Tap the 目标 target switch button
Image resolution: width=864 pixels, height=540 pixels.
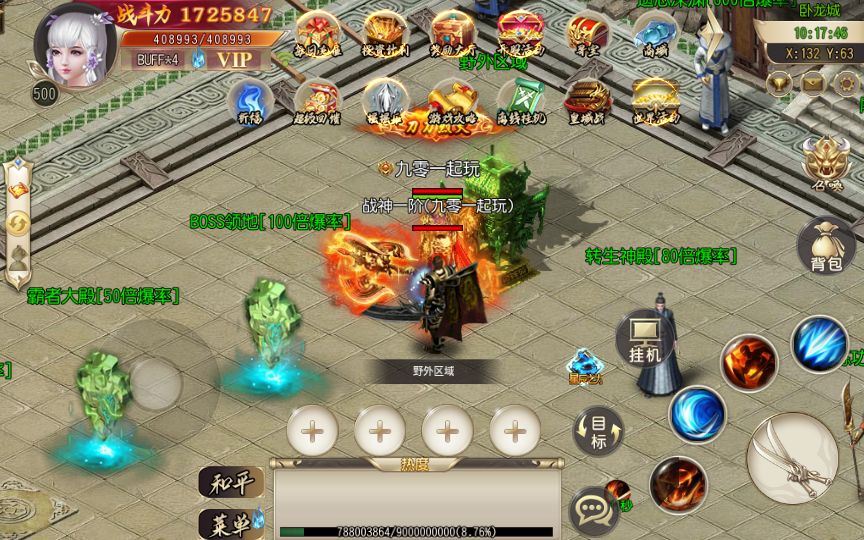pos(598,431)
